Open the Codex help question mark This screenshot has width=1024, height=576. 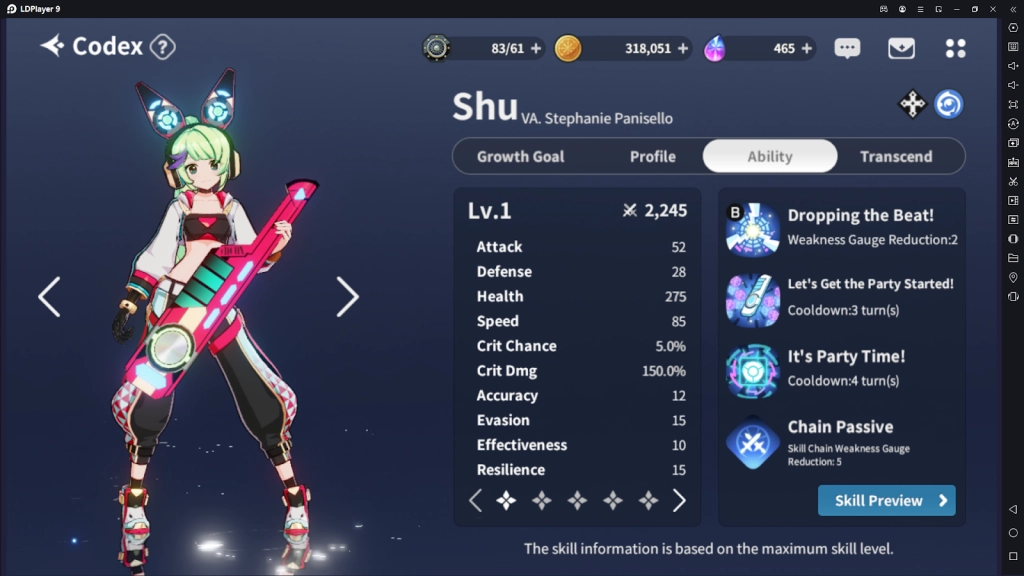[162, 47]
